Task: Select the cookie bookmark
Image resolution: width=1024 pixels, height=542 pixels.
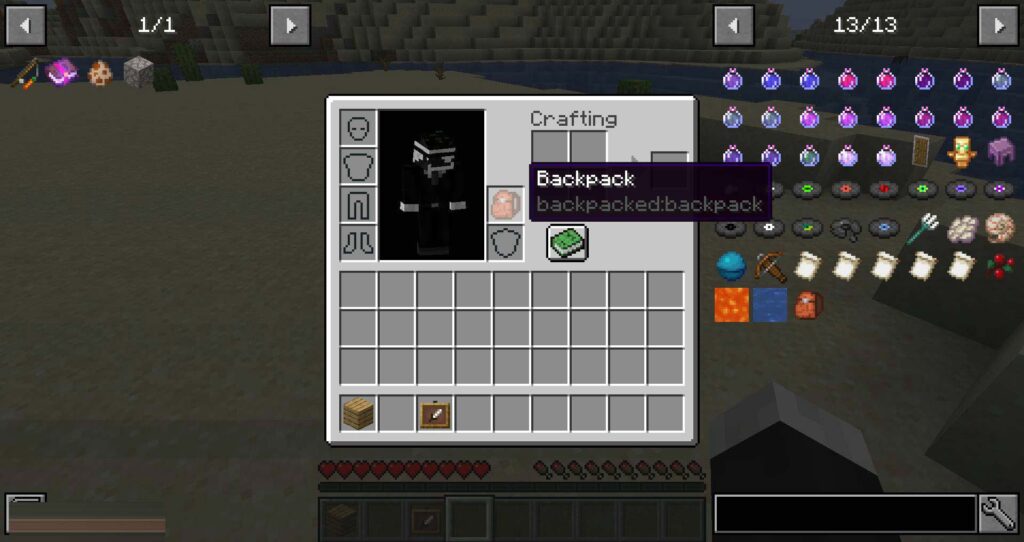Action: coord(100,72)
